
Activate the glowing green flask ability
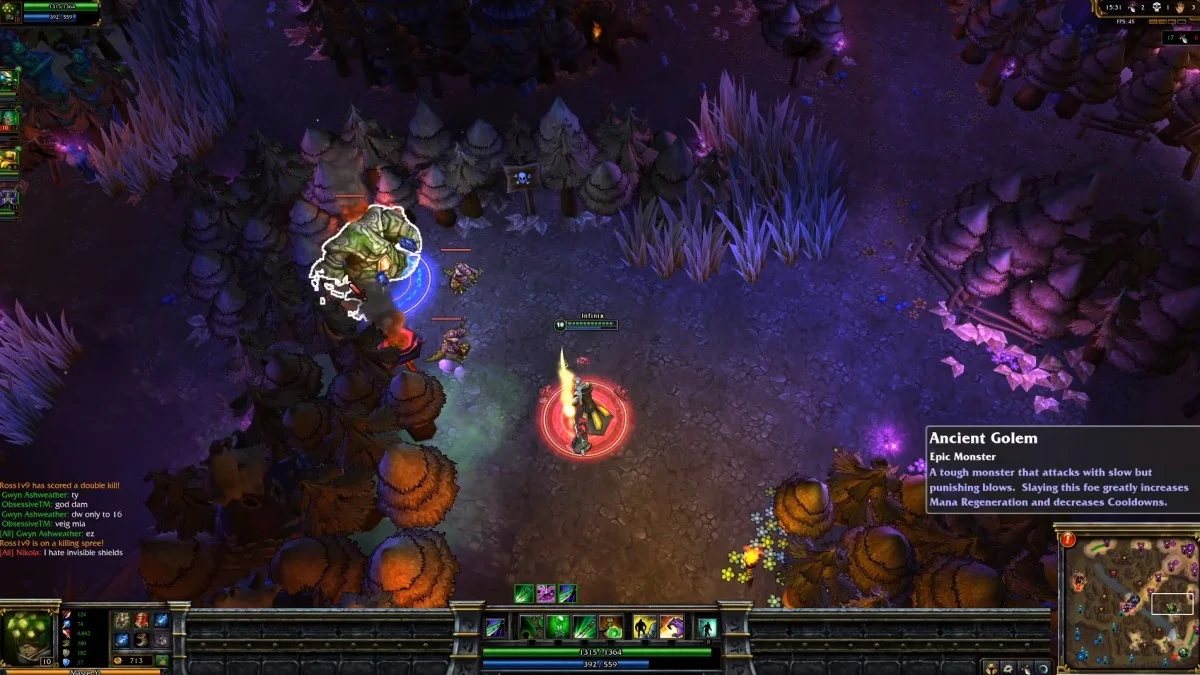[557, 627]
